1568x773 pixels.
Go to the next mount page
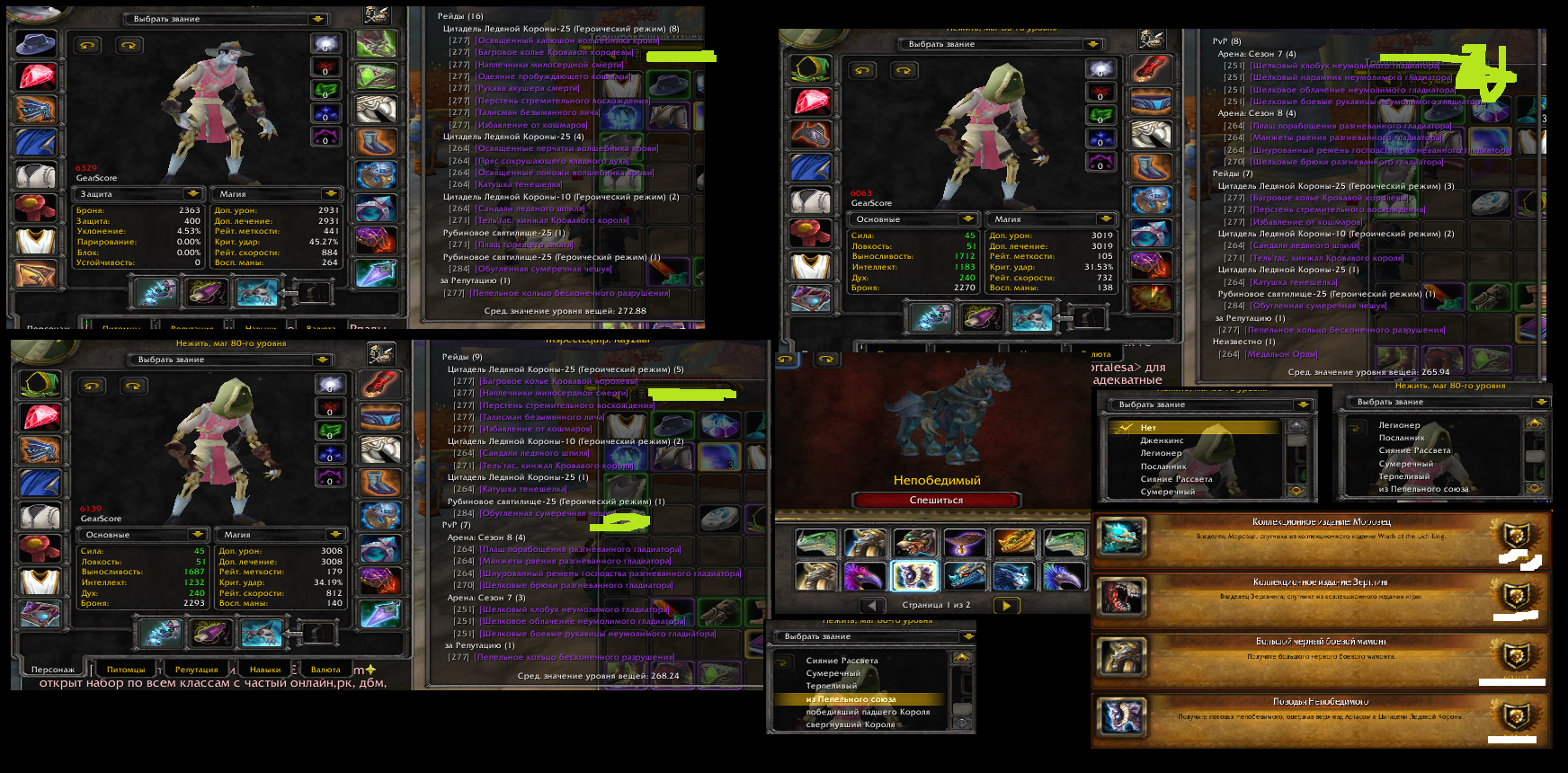[x=1006, y=605]
